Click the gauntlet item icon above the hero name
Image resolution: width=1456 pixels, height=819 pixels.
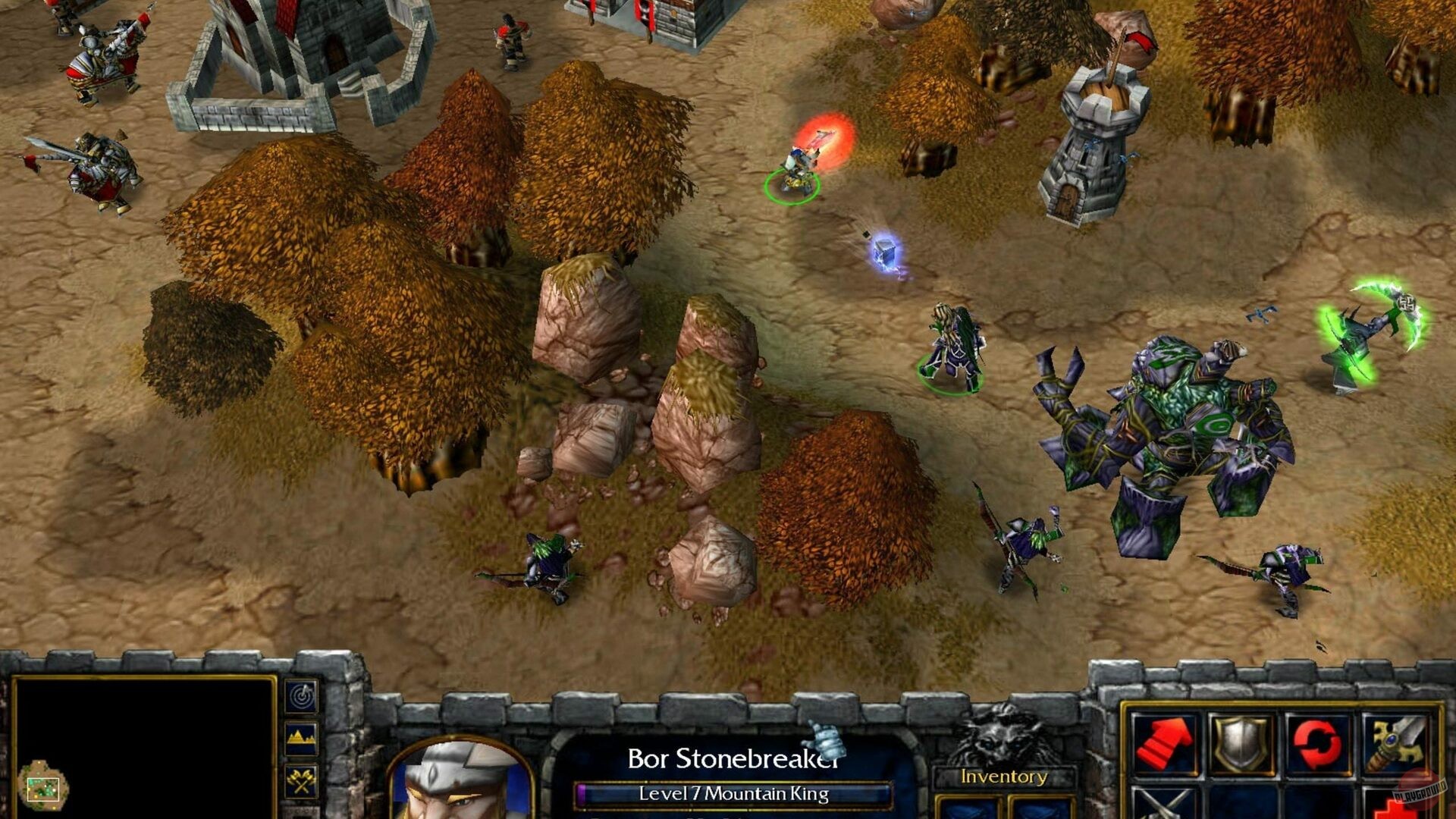click(x=827, y=739)
